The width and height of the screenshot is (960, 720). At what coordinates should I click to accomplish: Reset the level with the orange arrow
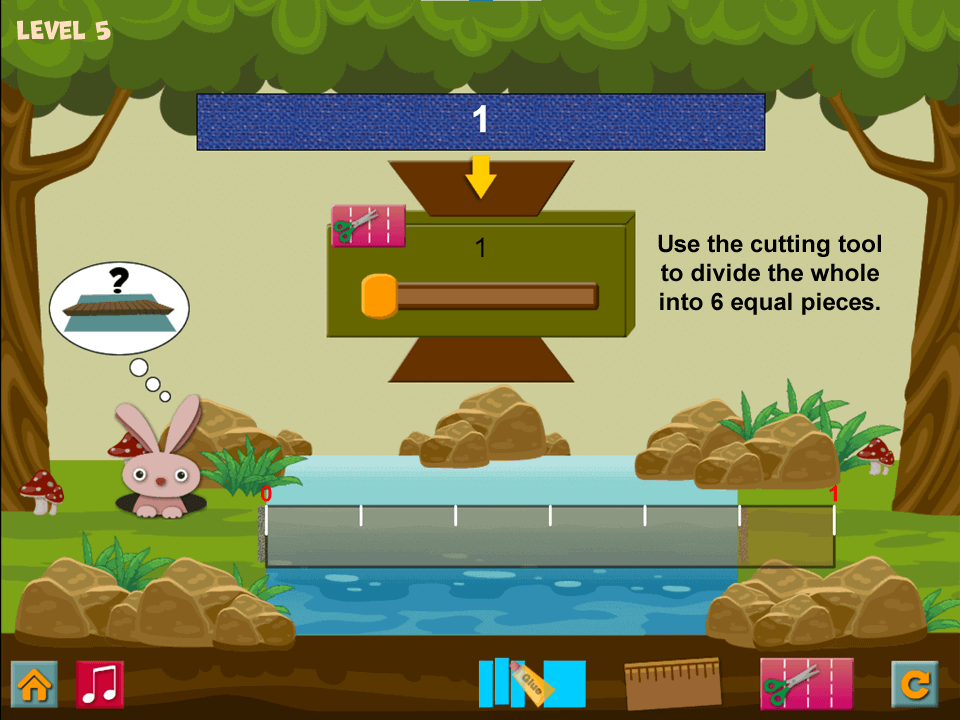click(914, 685)
